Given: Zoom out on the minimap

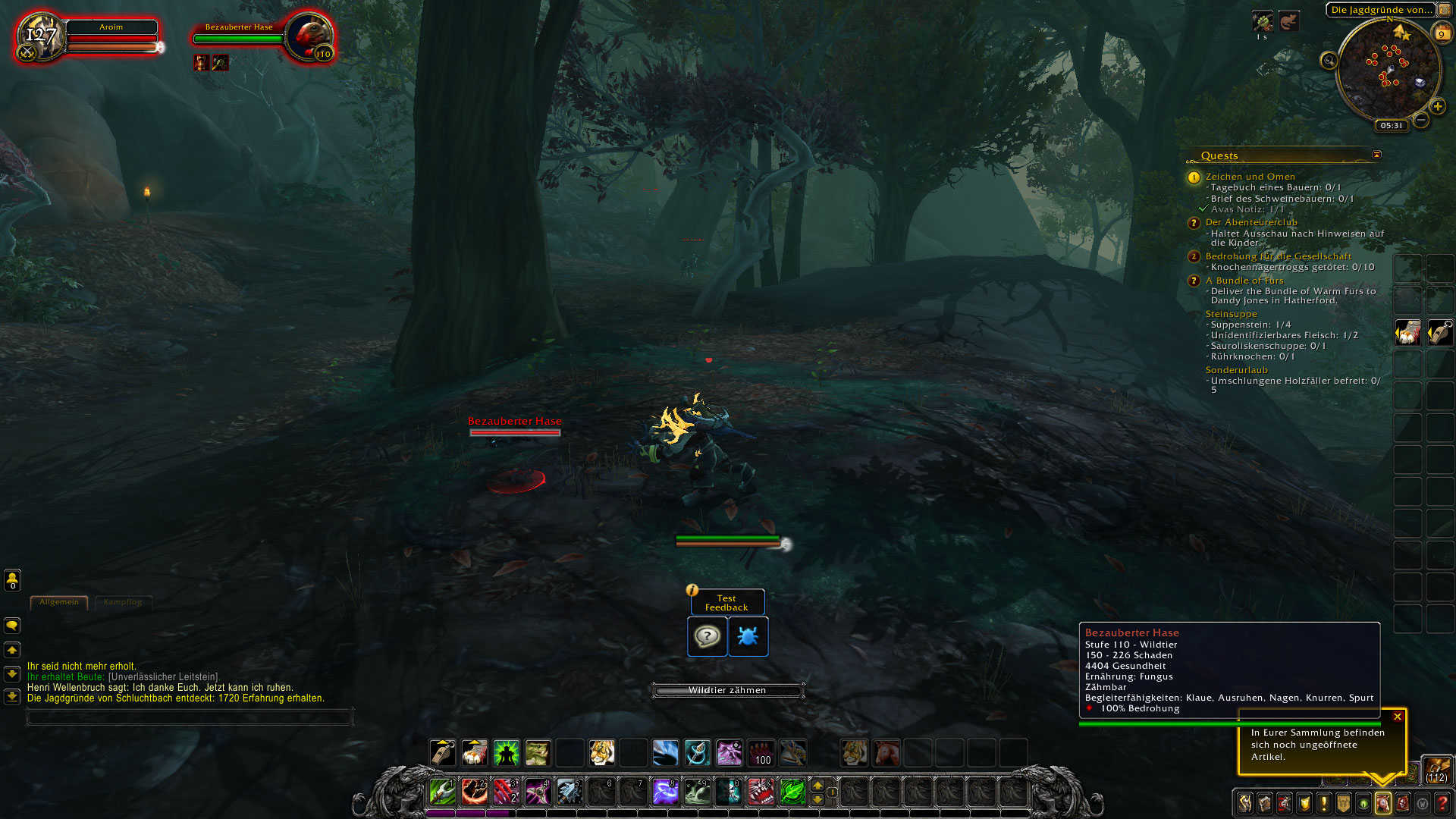Looking at the screenshot, I should tap(1421, 120).
